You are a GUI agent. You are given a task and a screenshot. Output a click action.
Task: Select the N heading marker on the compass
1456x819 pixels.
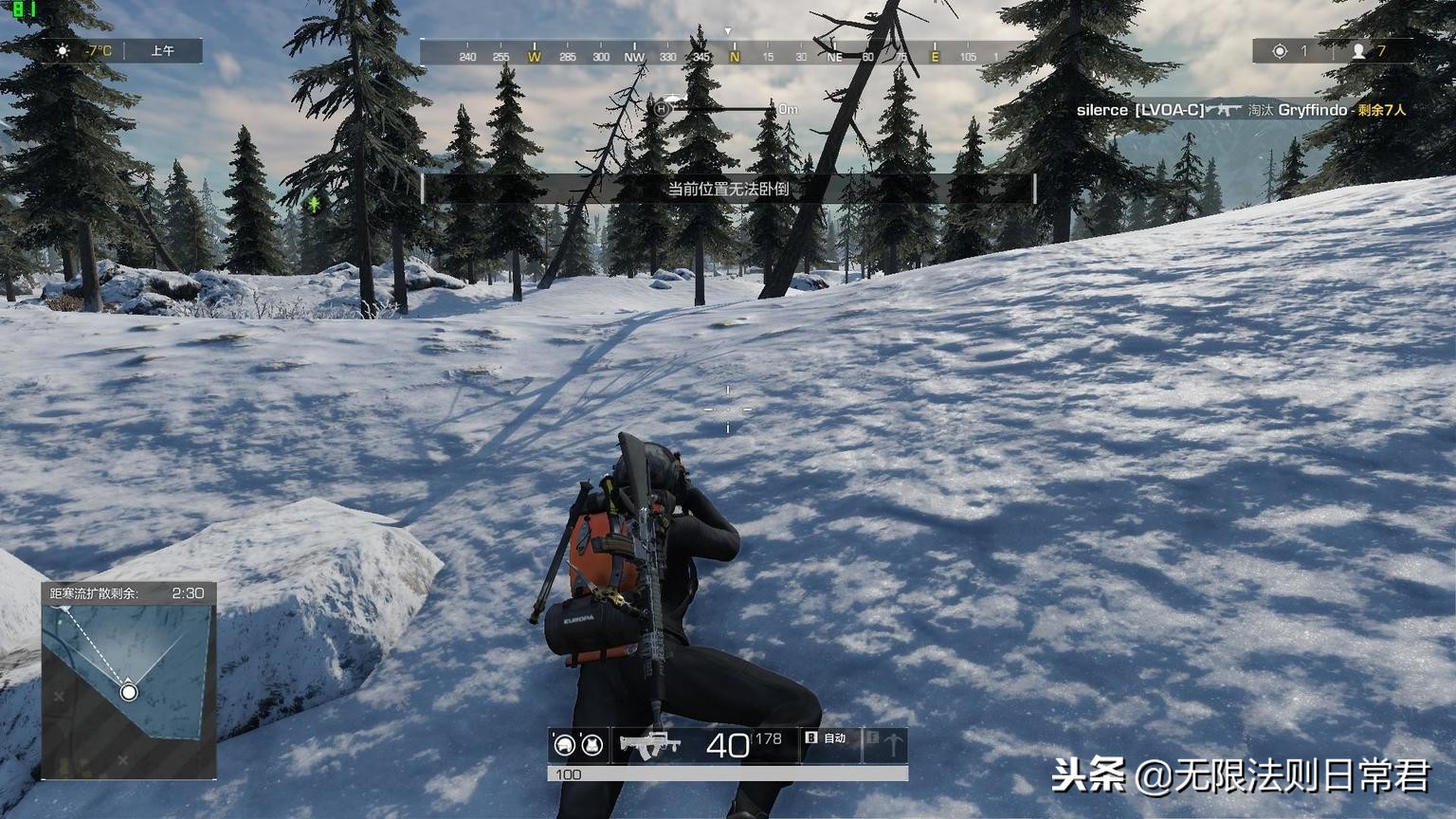735,56
